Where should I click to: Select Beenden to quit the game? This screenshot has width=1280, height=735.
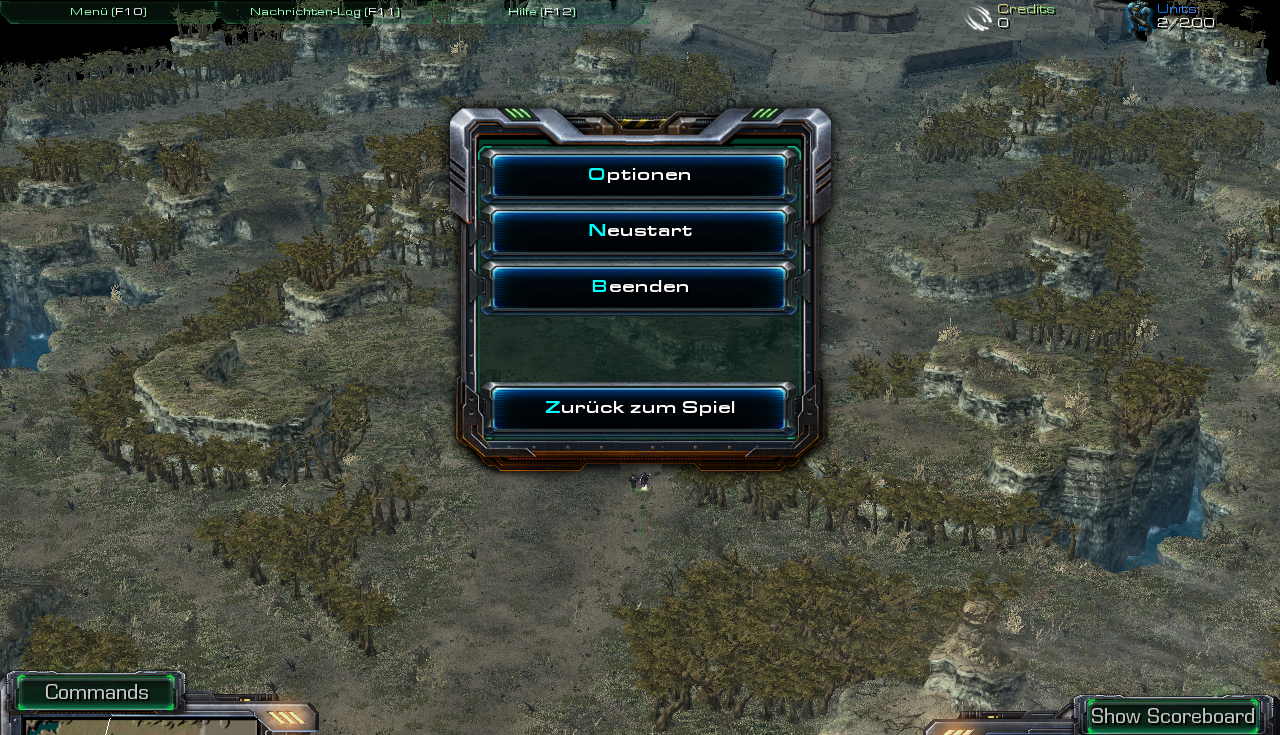tap(639, 287)
